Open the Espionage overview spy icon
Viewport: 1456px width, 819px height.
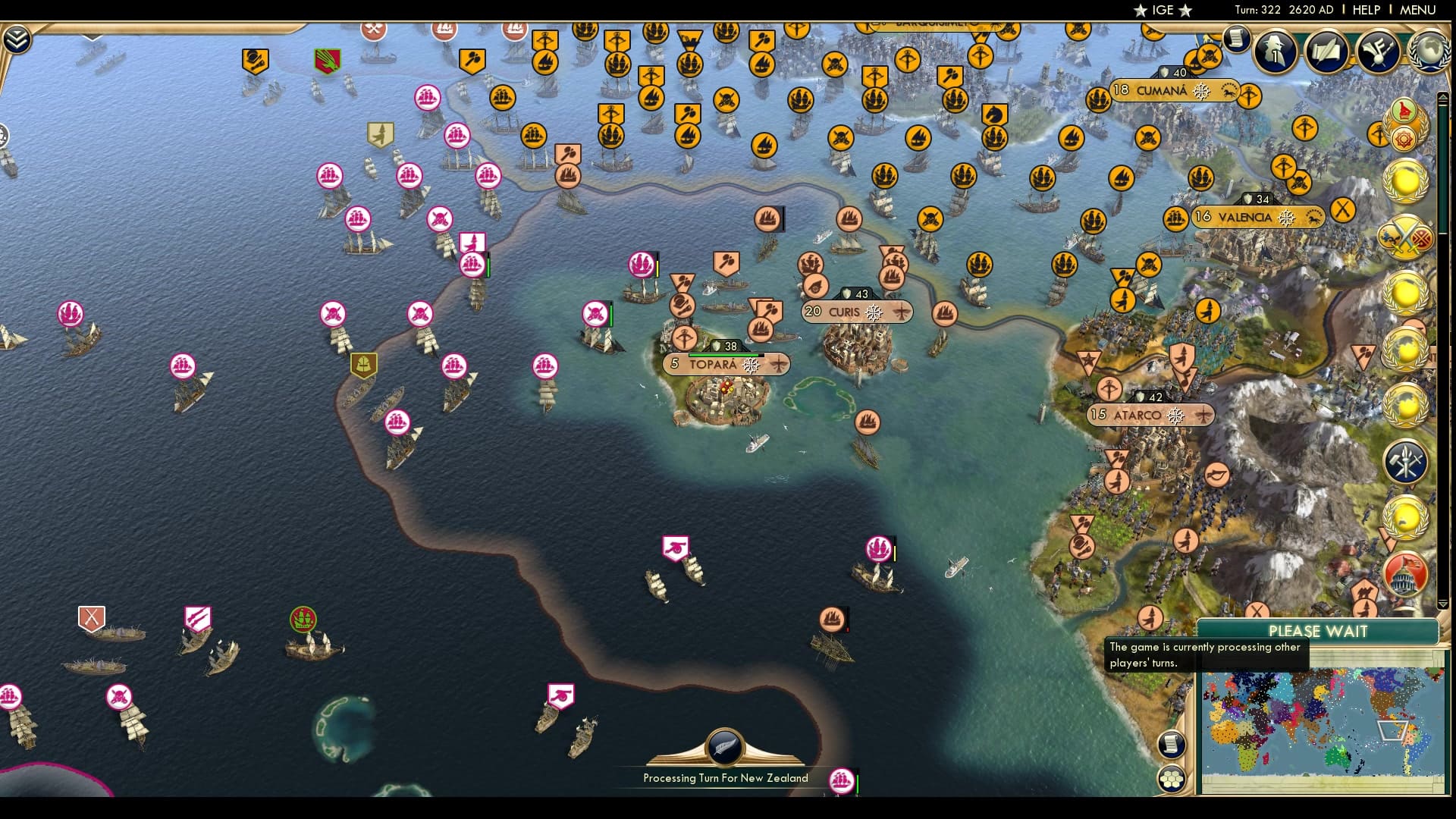pos(1274,51)
